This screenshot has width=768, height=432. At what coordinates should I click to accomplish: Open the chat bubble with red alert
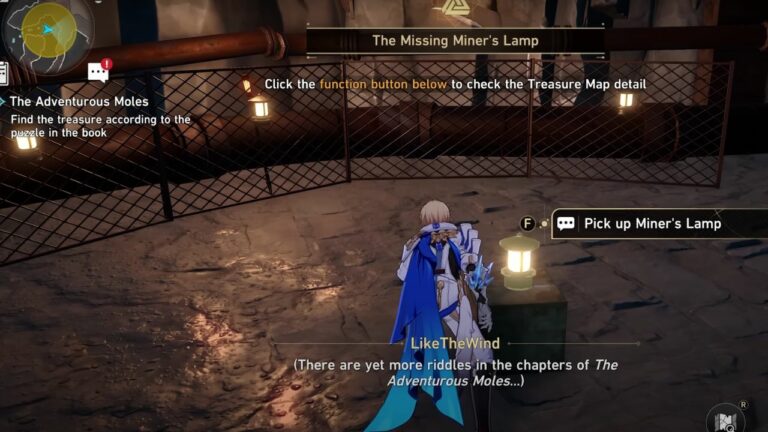(x=98, y=71)
